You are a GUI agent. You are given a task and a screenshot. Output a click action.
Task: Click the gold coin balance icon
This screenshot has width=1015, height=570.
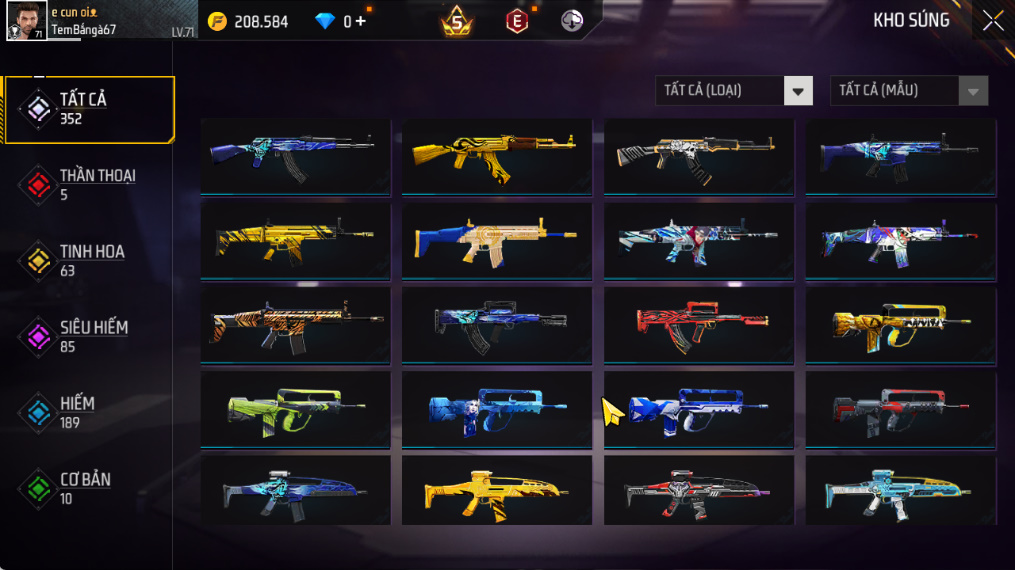(x=217, y=21)
